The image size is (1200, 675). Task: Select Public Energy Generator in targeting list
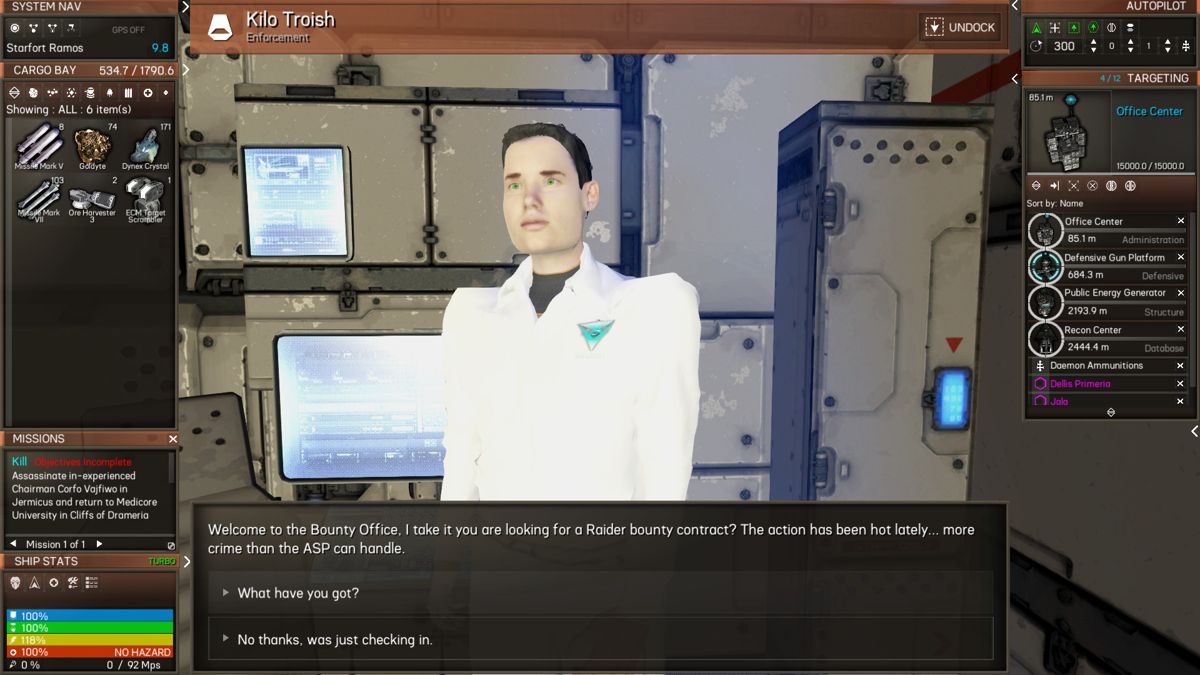[1114, 293]
